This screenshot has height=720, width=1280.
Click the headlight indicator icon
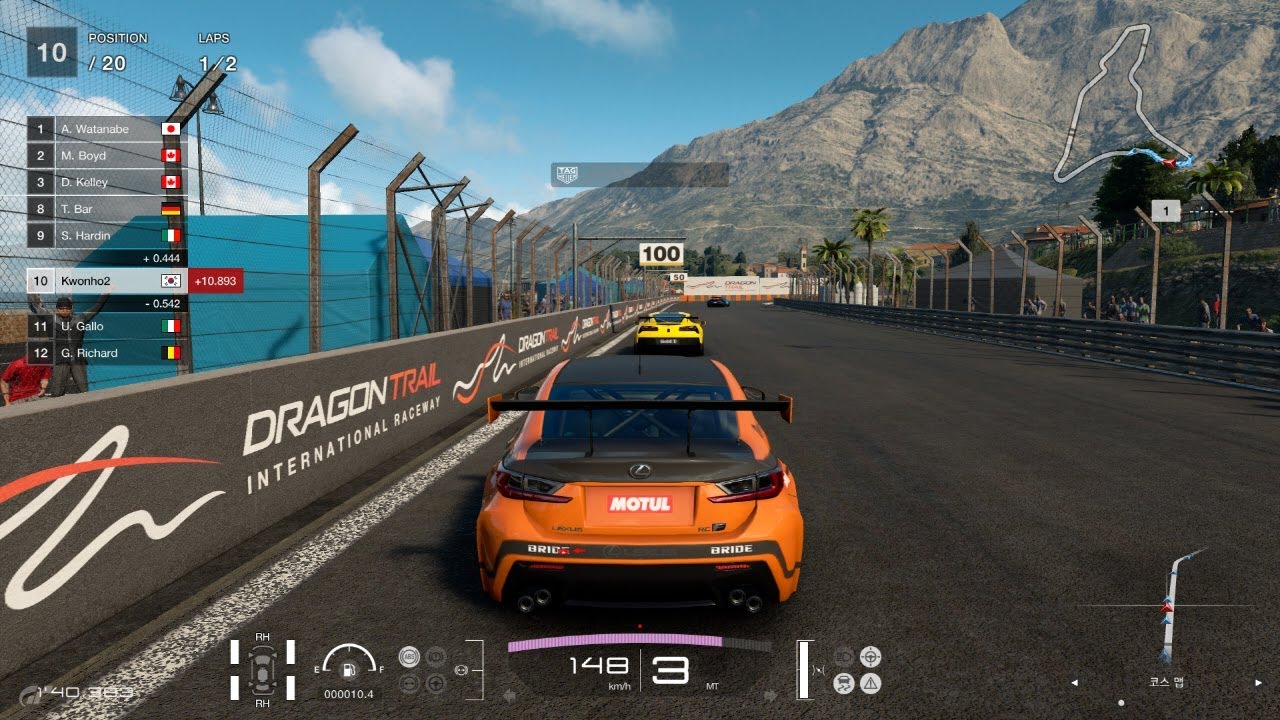coord(843,657)
